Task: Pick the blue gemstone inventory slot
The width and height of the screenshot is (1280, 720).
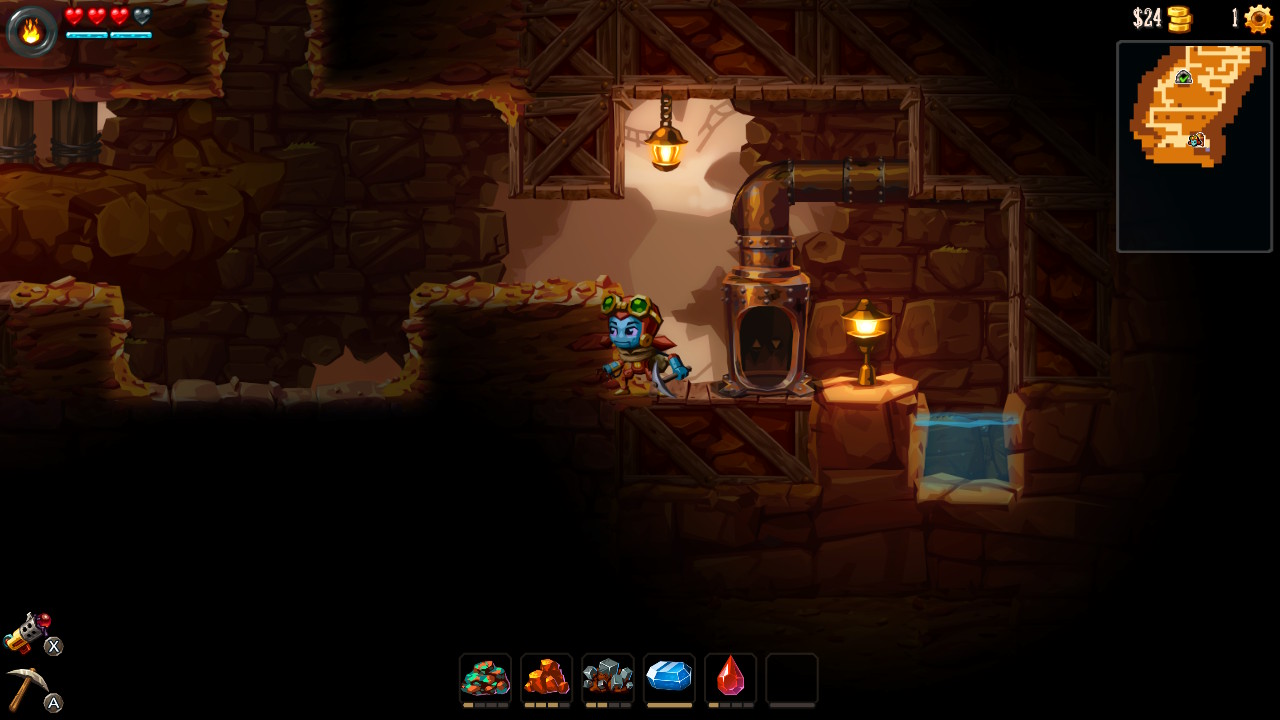Action: point(669,678)
